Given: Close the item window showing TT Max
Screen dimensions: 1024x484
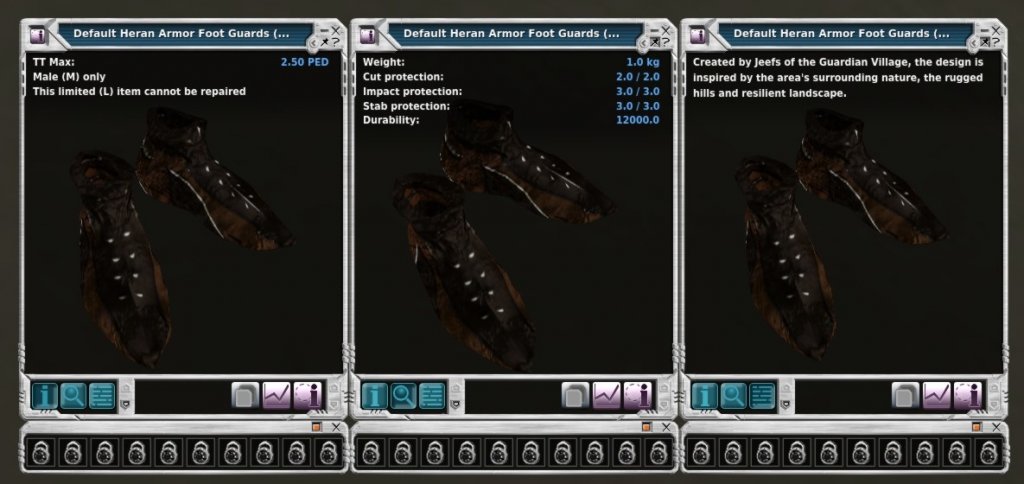Looking at the screenshot, I should point(337,30).
